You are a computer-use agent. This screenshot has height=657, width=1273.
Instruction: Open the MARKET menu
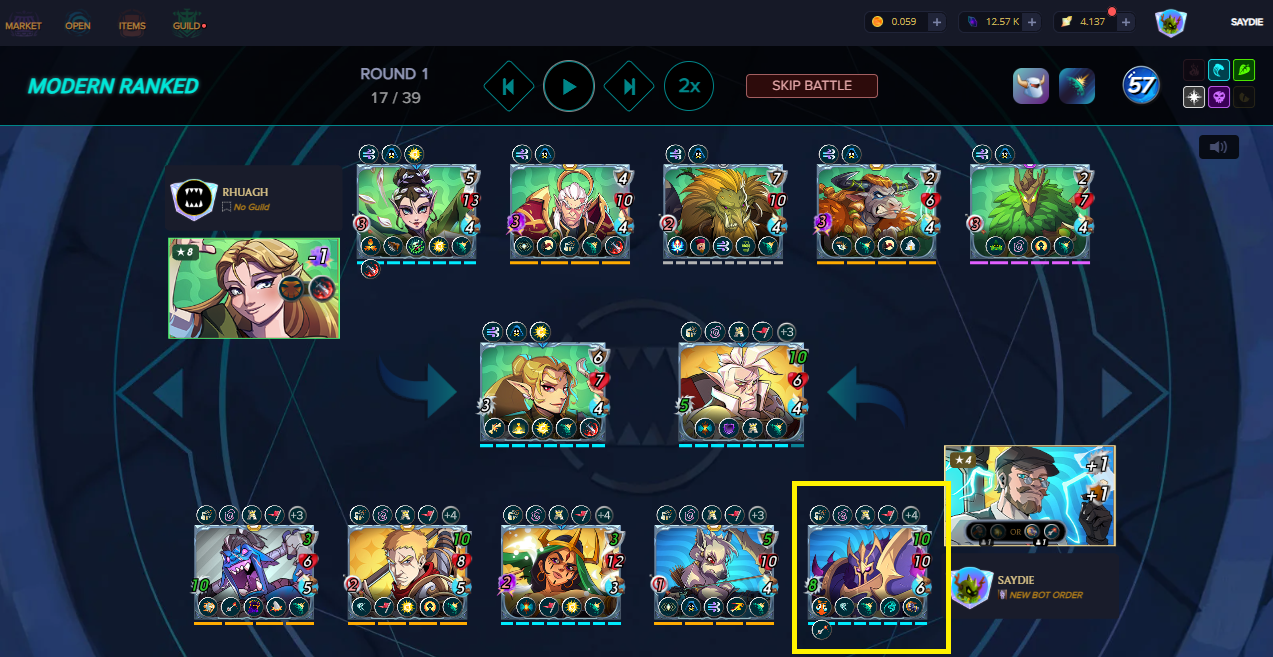point(23,25)
